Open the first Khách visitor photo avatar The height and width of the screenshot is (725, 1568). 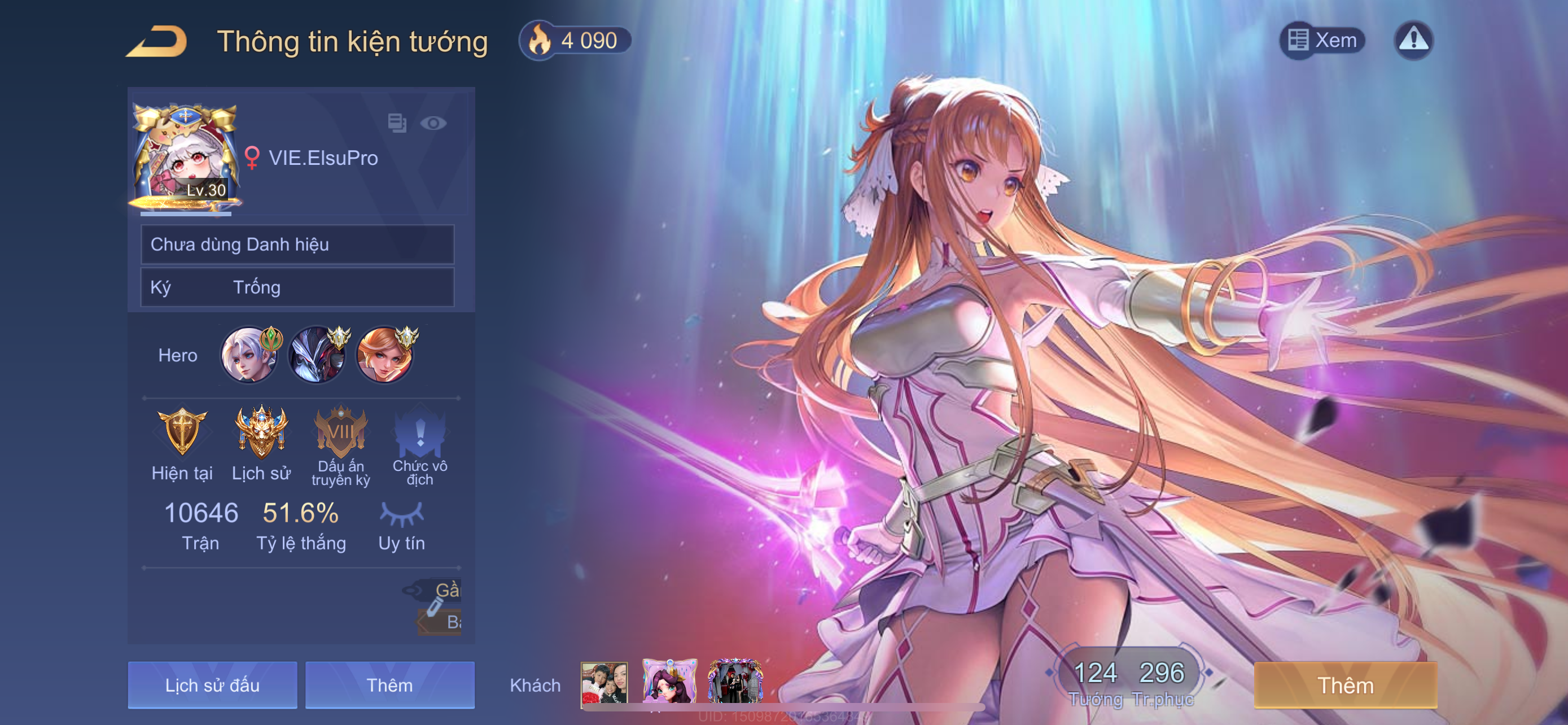pos(604,684)
